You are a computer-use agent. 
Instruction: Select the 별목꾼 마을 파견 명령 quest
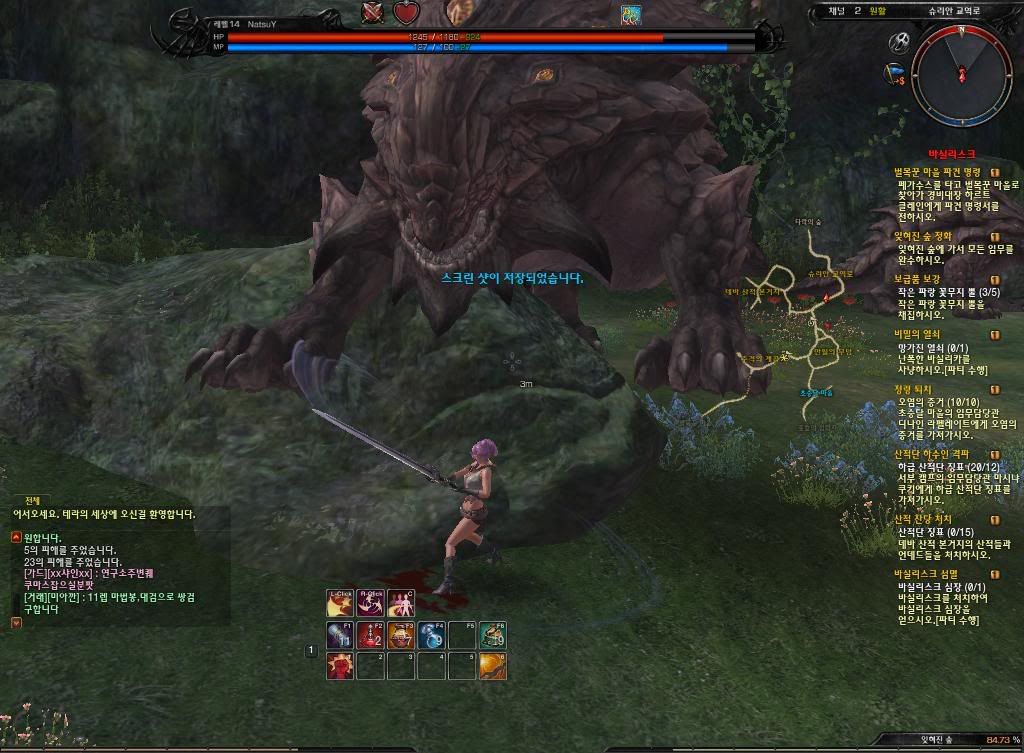click(x=937, y=172)
